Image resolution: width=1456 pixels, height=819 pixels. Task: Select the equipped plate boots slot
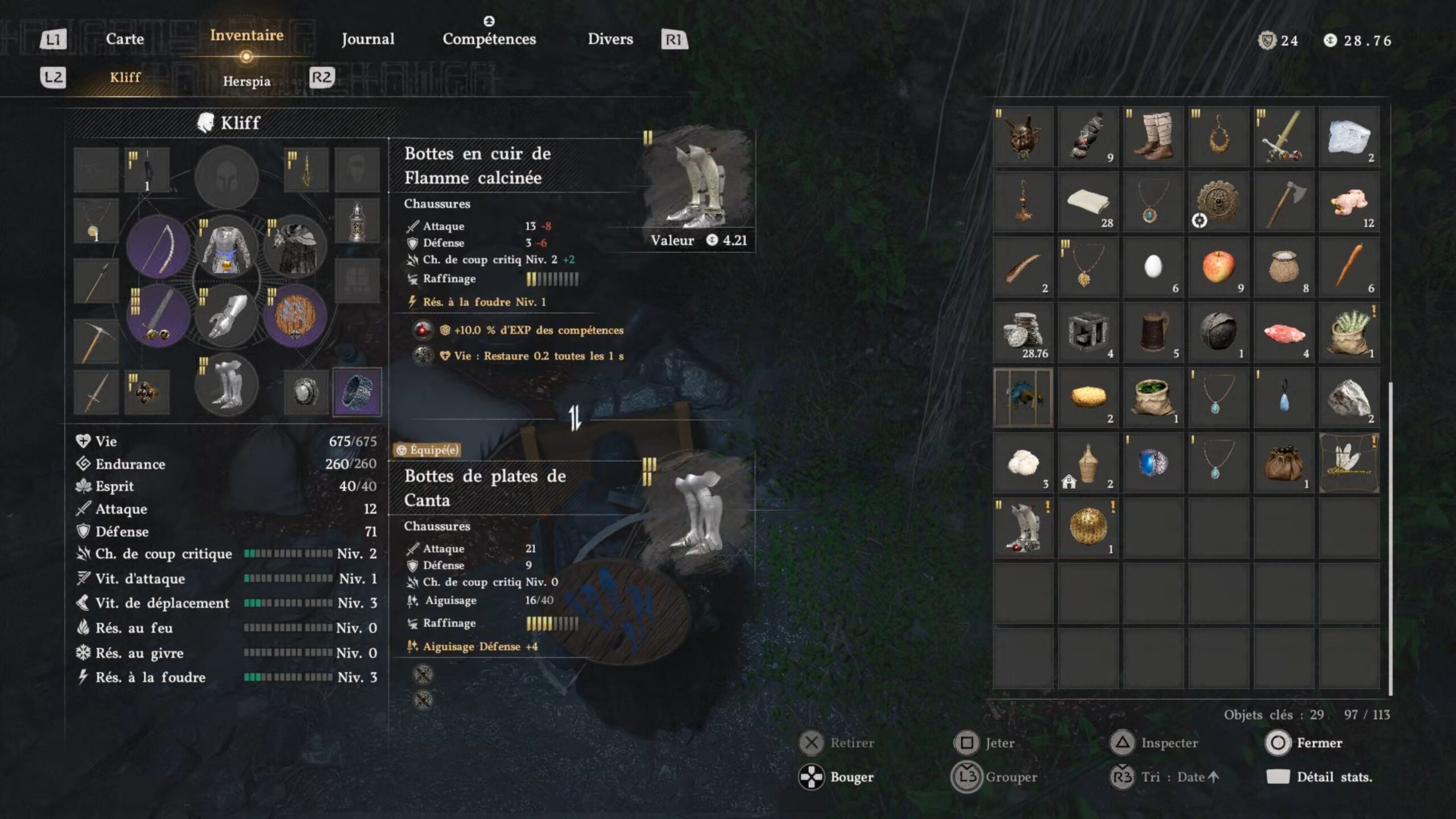pyautogui.click(x=226, y=384)
